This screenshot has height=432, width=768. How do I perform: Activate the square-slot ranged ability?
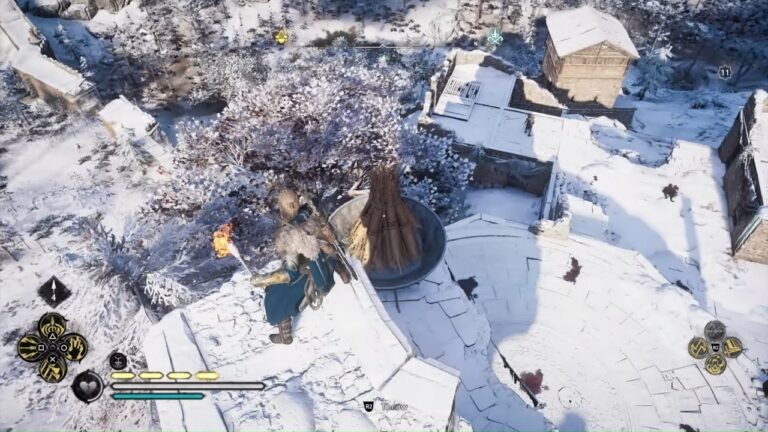(x=31, y=347)
